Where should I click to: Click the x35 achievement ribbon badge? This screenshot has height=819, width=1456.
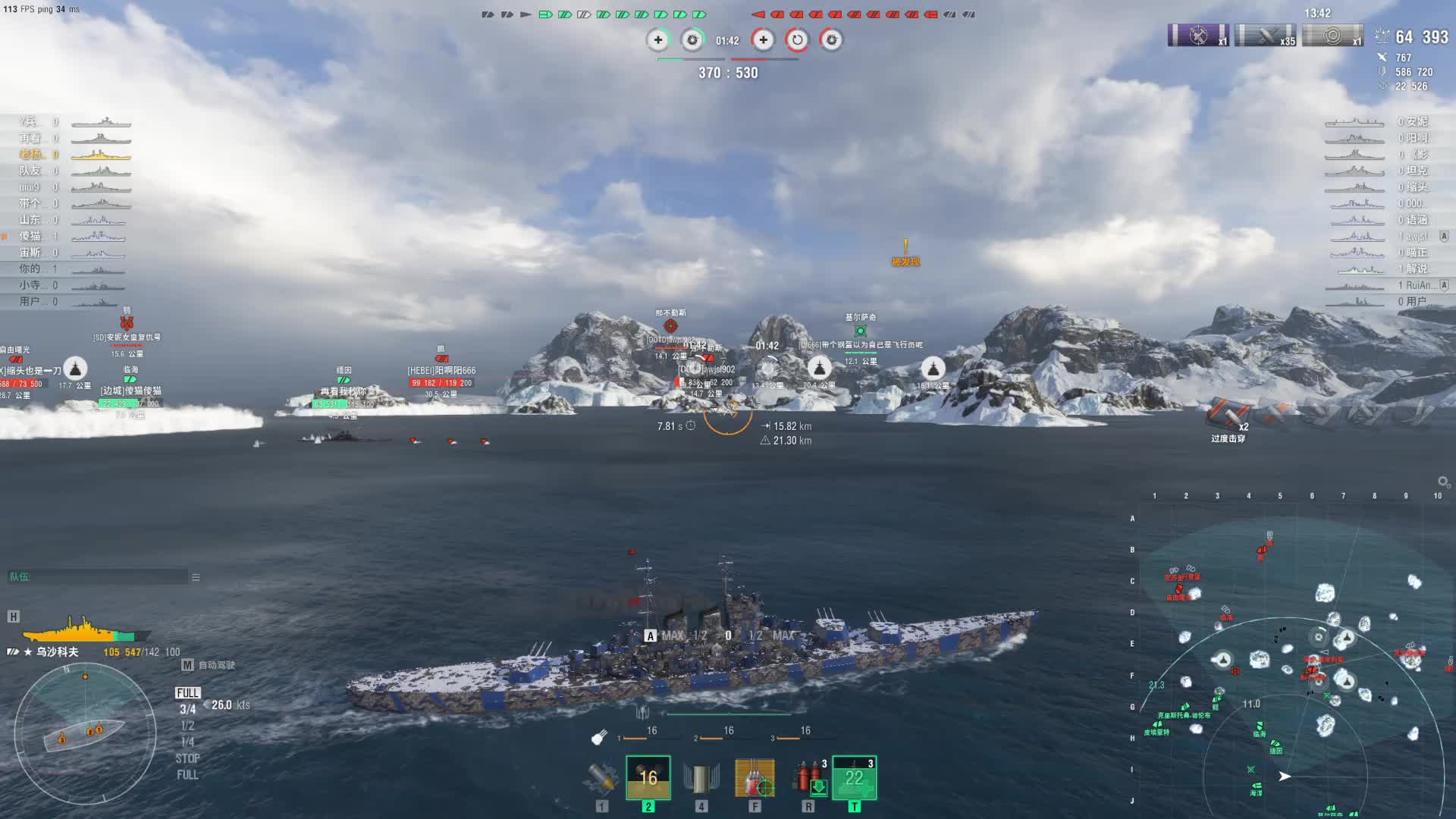pyautogui.click(x=1265, y=36)
